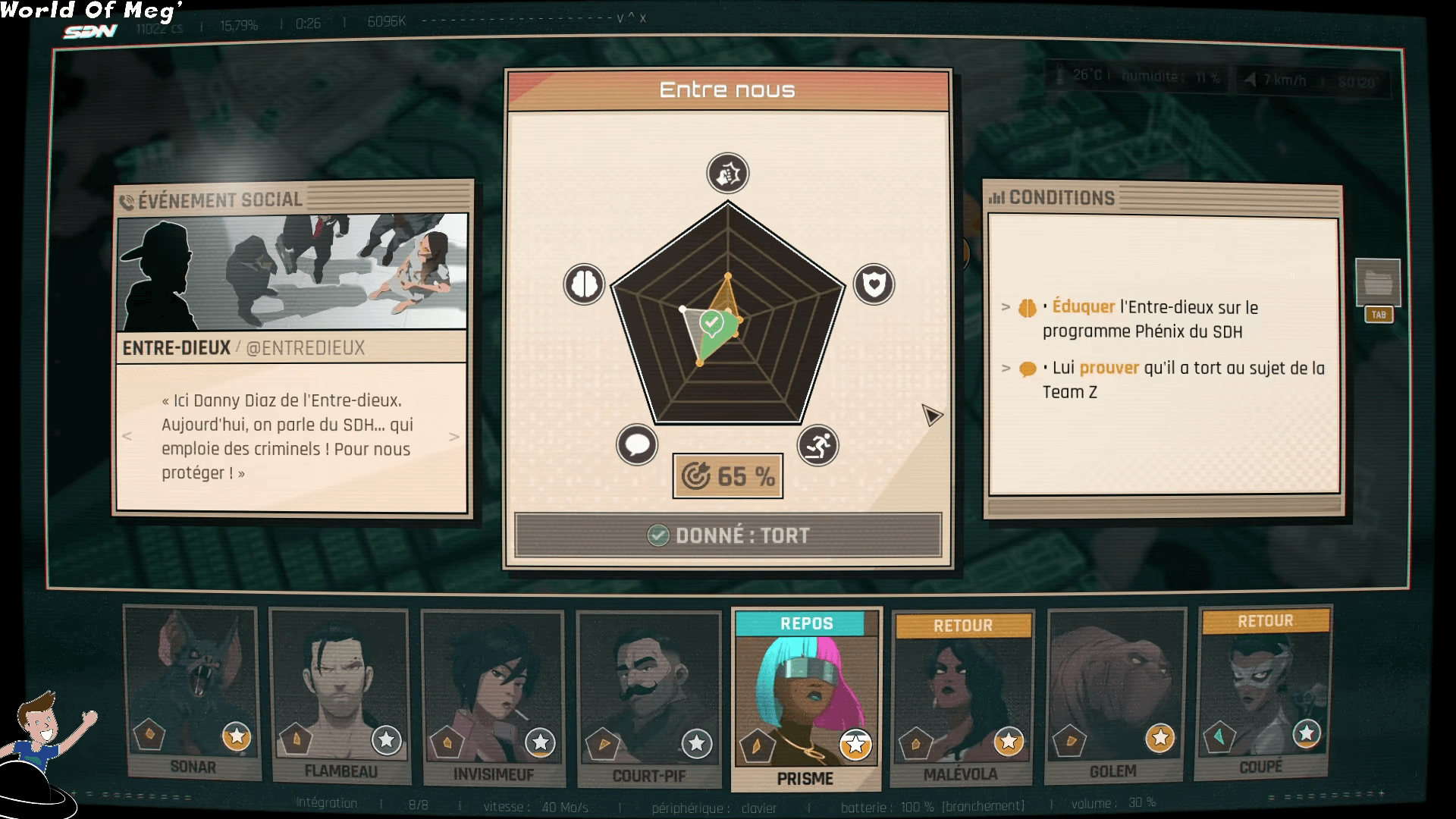
Task: Click the running figure mobility icon
Action: pos(817,445)
